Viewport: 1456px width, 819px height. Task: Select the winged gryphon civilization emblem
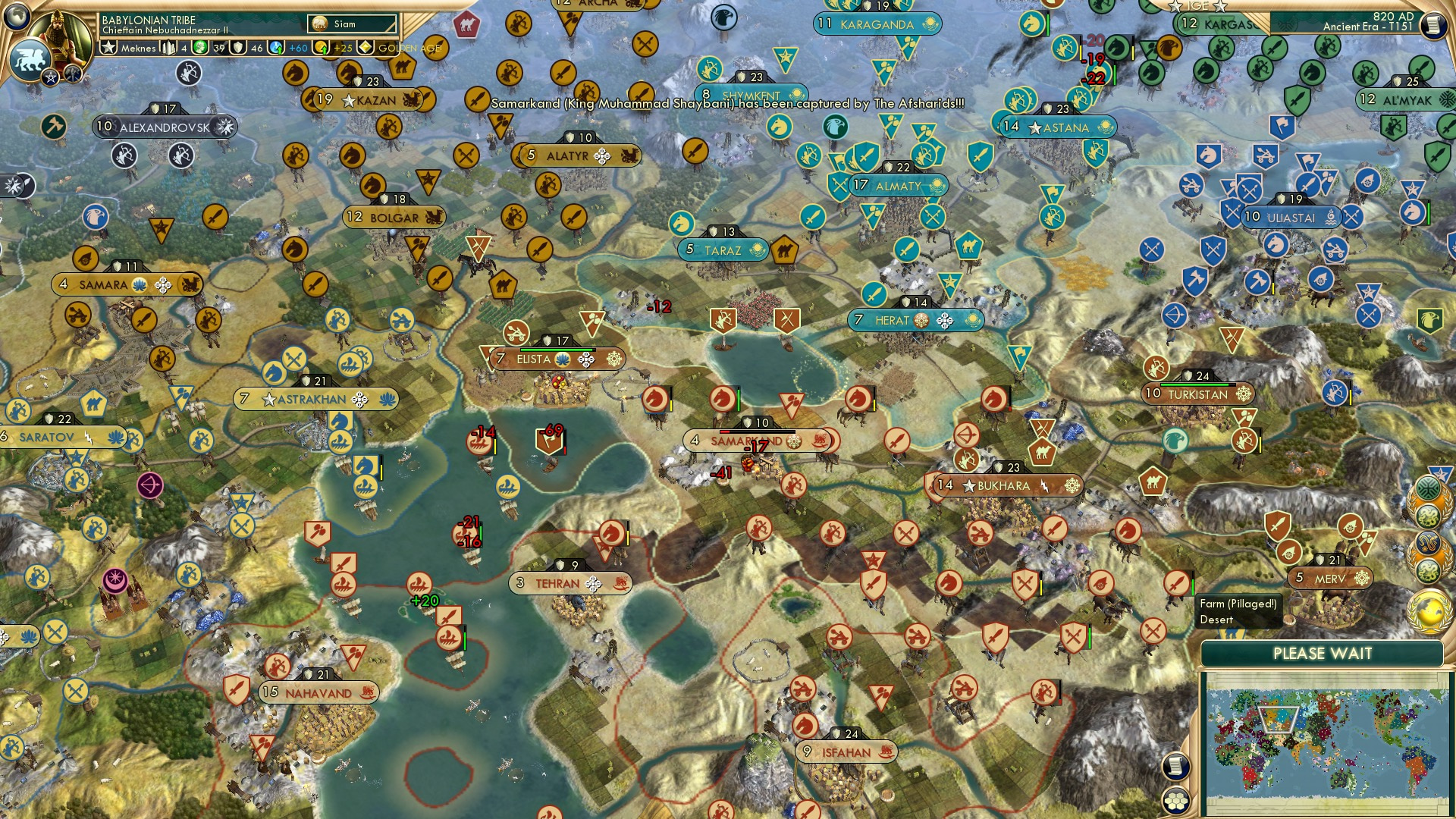(30, 58)
